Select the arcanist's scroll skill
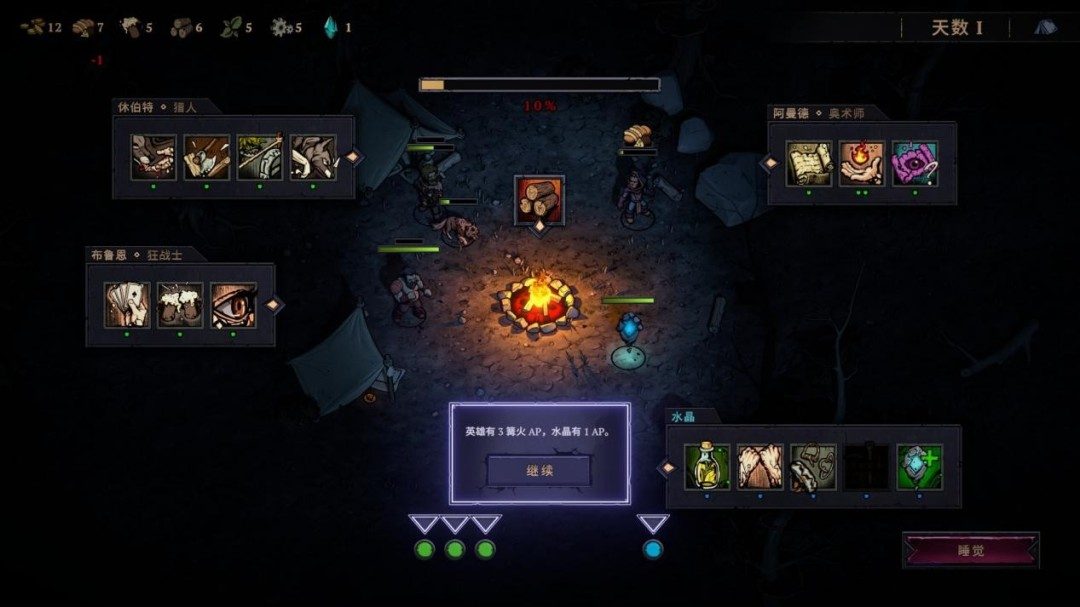The width and height of the screenshot is (1080, 607). coord(809,164)
